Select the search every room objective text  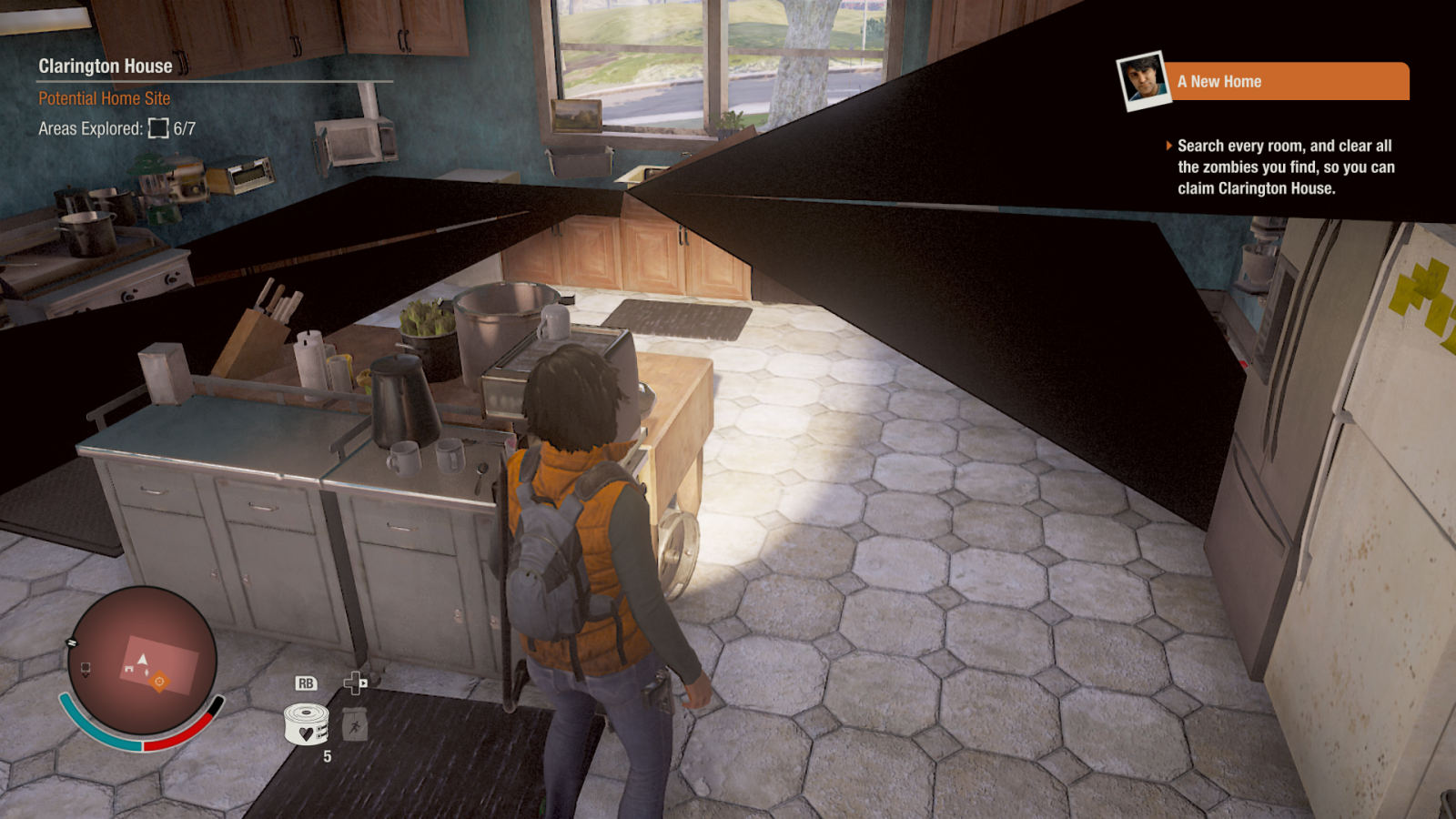(1285, 167)
